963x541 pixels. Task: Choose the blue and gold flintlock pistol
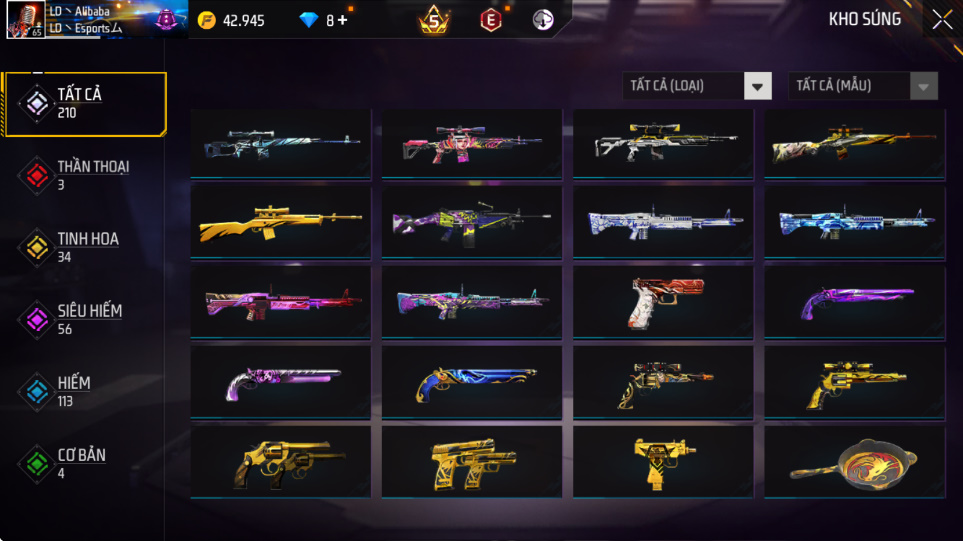471,382
